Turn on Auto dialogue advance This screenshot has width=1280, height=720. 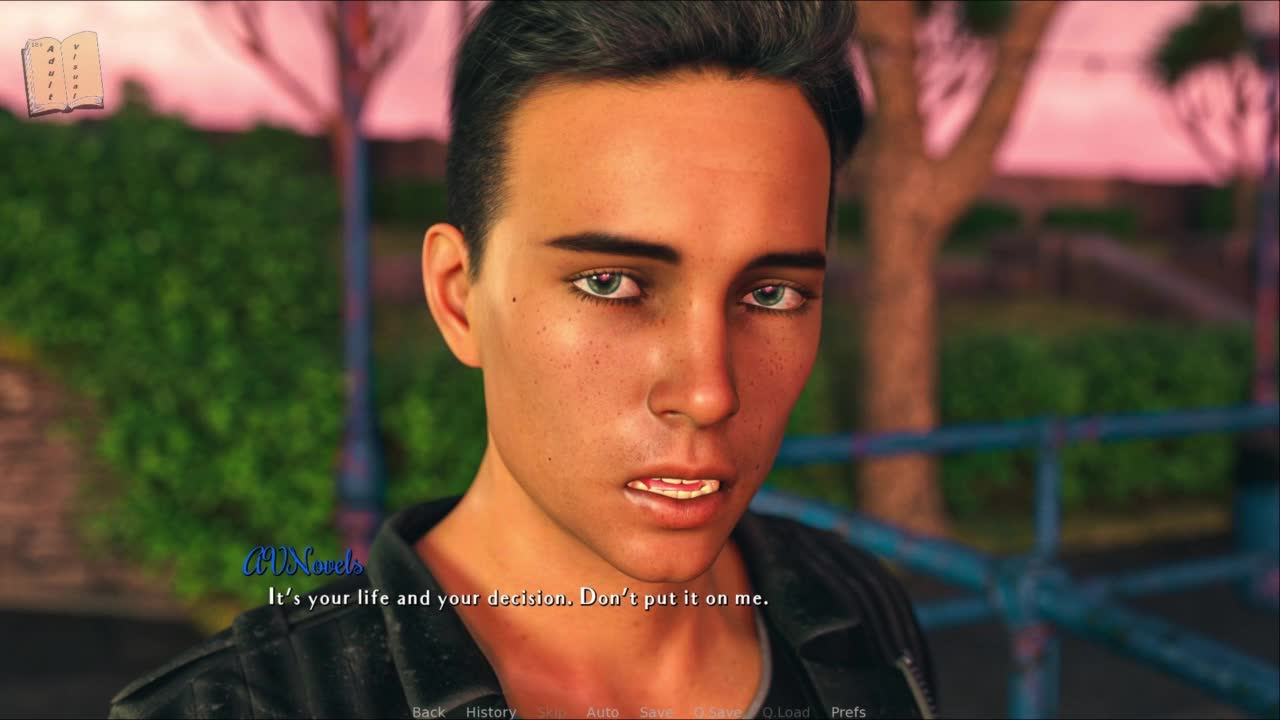(602, 712)
